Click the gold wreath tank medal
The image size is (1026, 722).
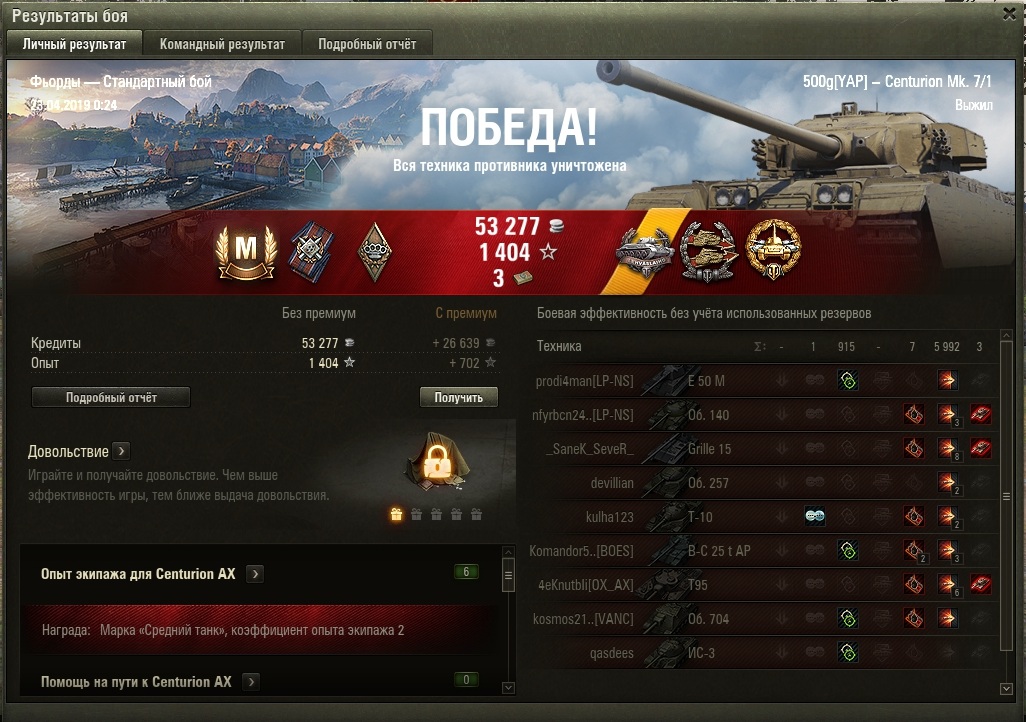(x=773, y=251)
